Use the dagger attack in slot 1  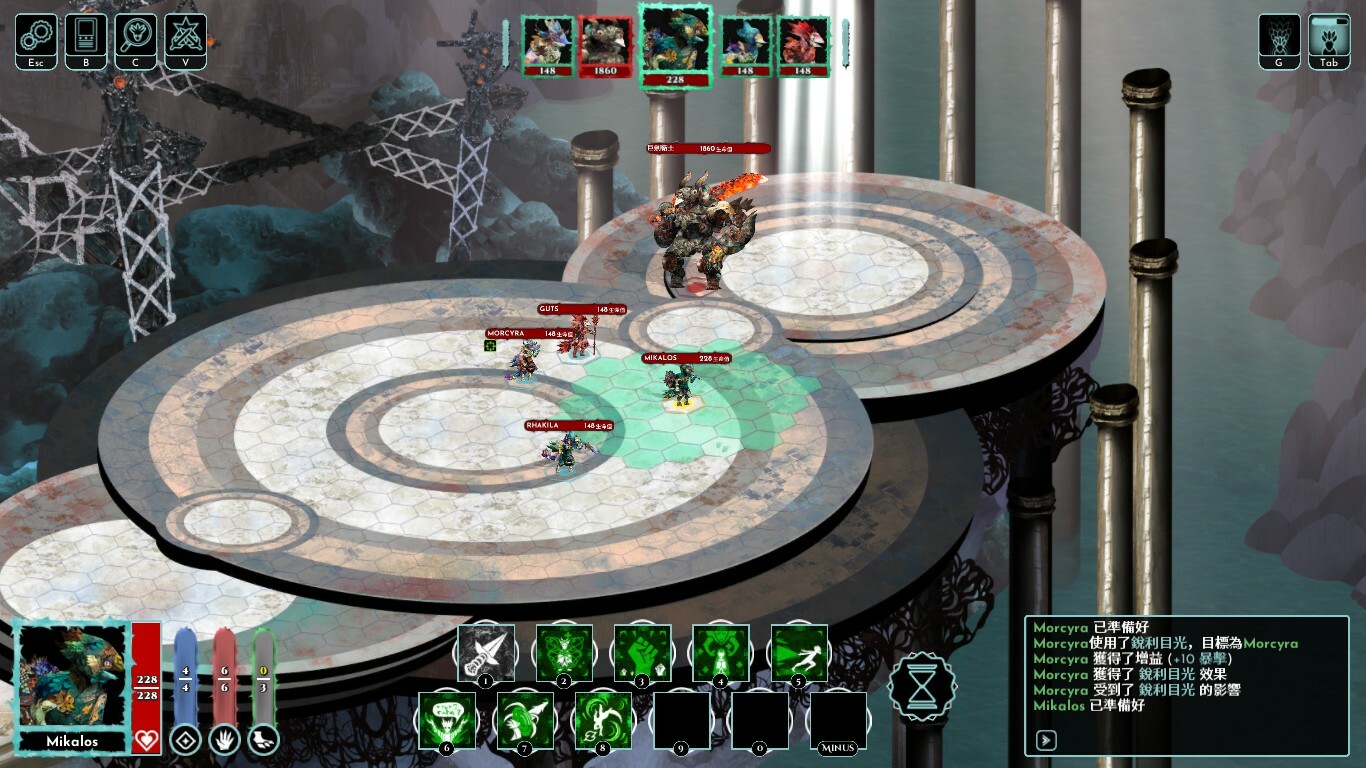(486, 652)
